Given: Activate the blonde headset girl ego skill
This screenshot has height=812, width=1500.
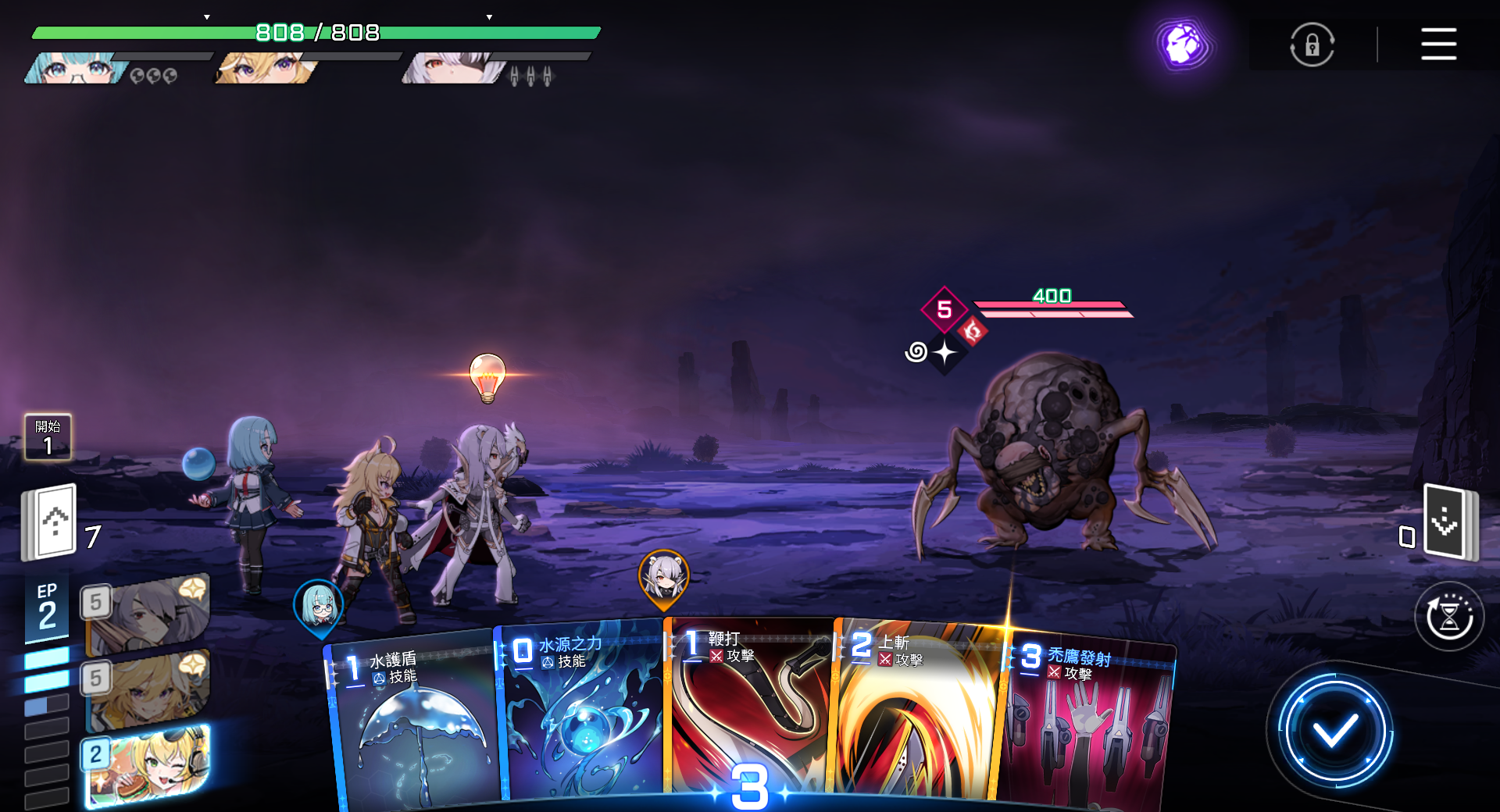Looking at the screenshot, I should coord(147,765).
